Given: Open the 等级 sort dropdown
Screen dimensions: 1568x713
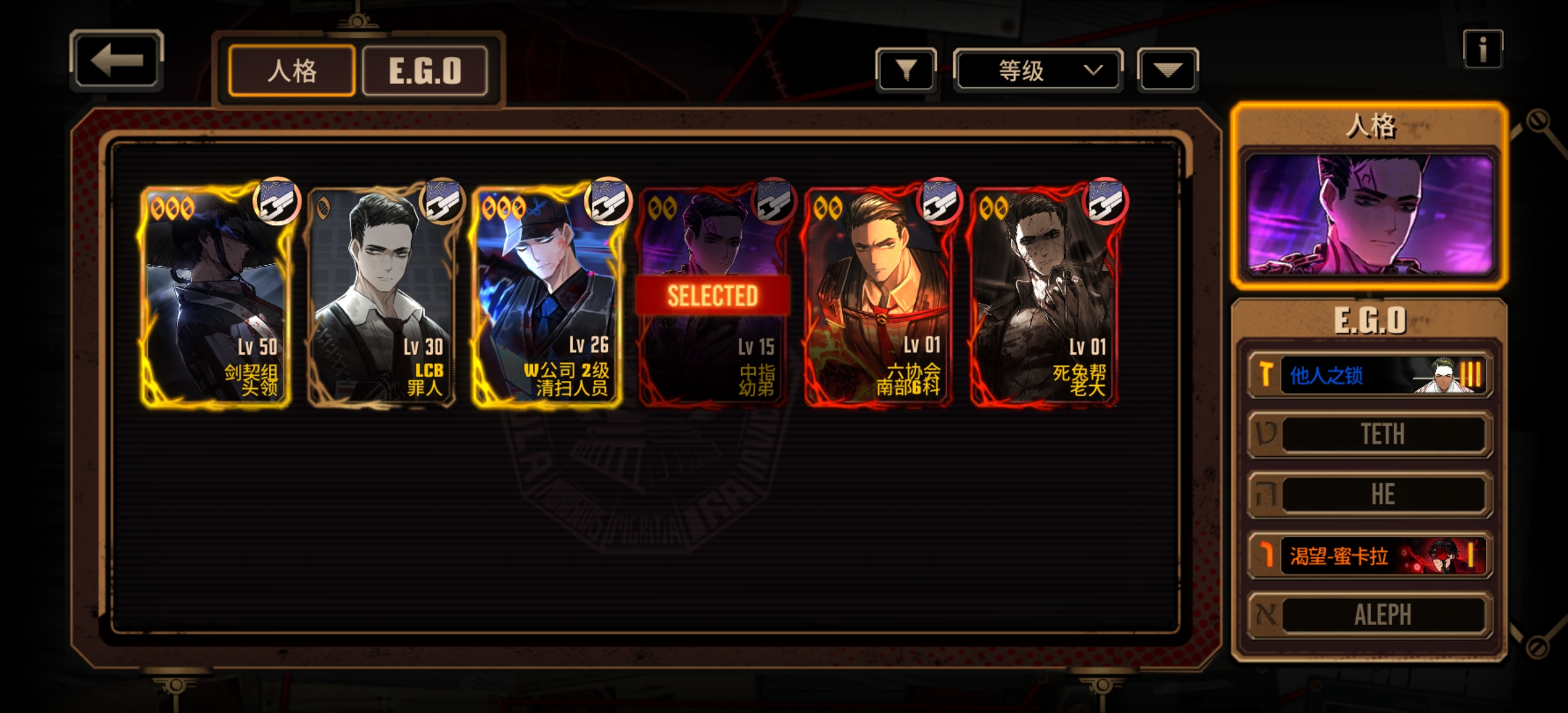Looking at the screenshot, I should tap(1037, 70).
